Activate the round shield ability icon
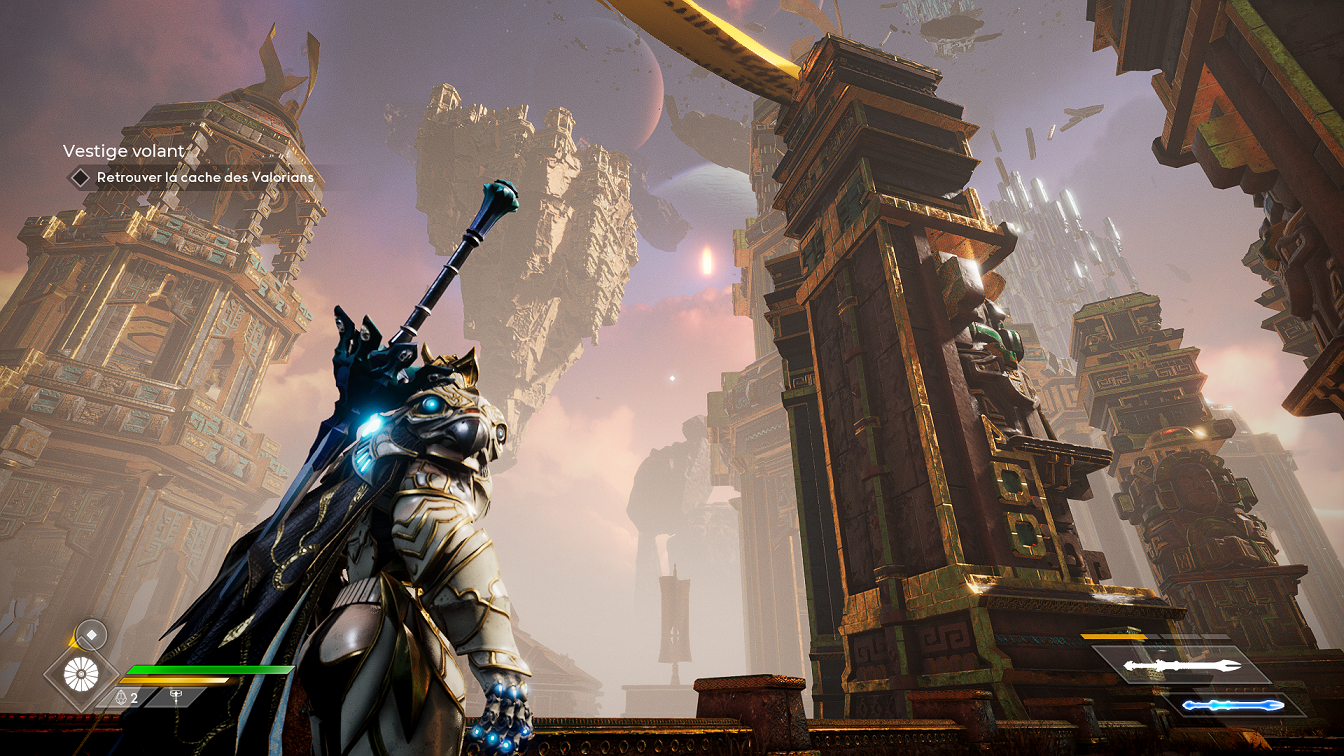 [x=81, y=673]
